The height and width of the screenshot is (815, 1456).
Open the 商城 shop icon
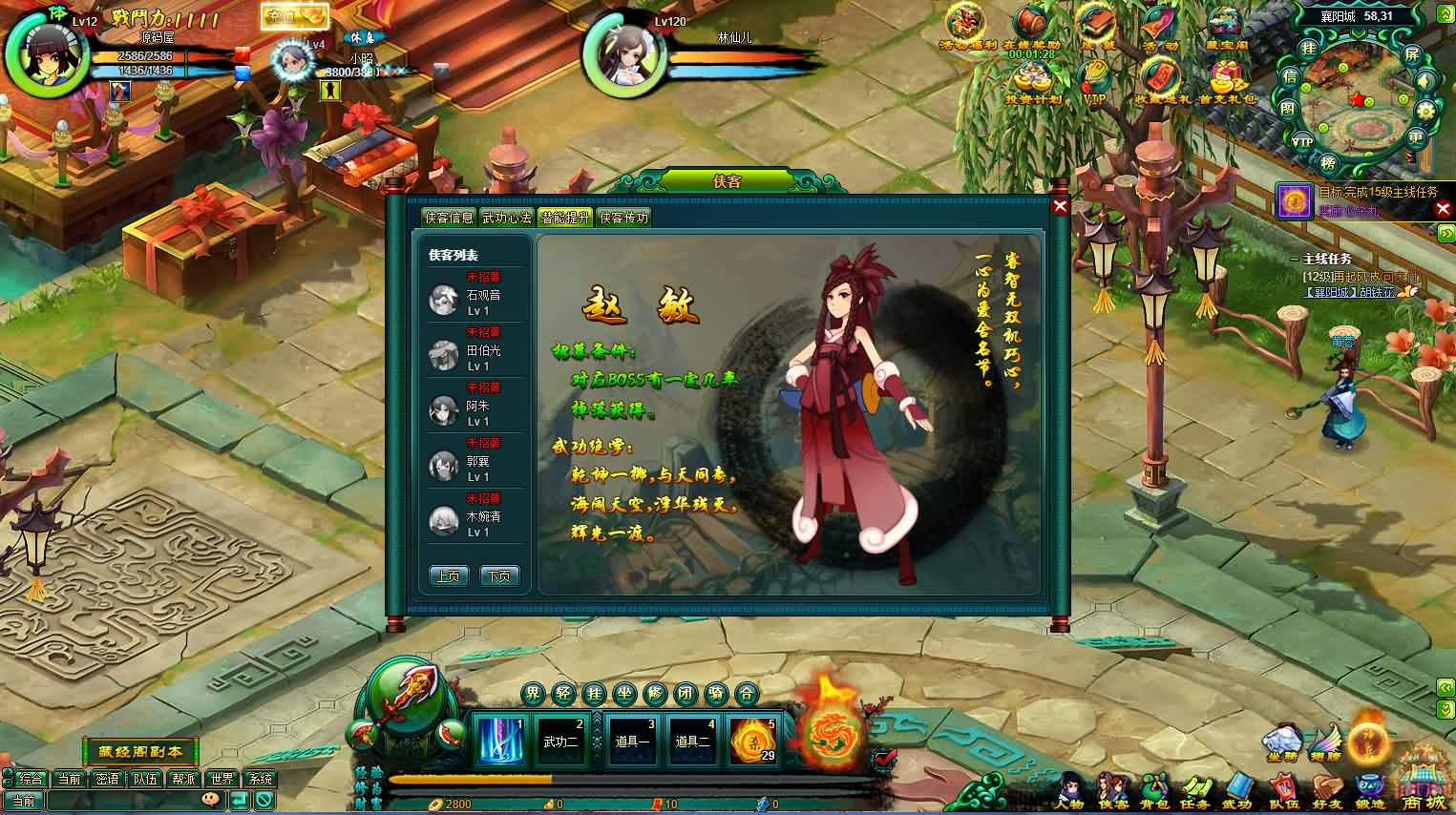(x=1423, y=787)
